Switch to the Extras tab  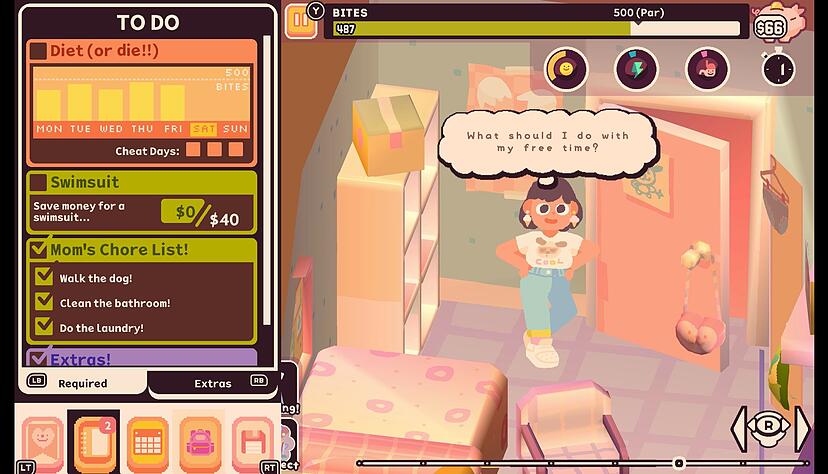point(212,383)
